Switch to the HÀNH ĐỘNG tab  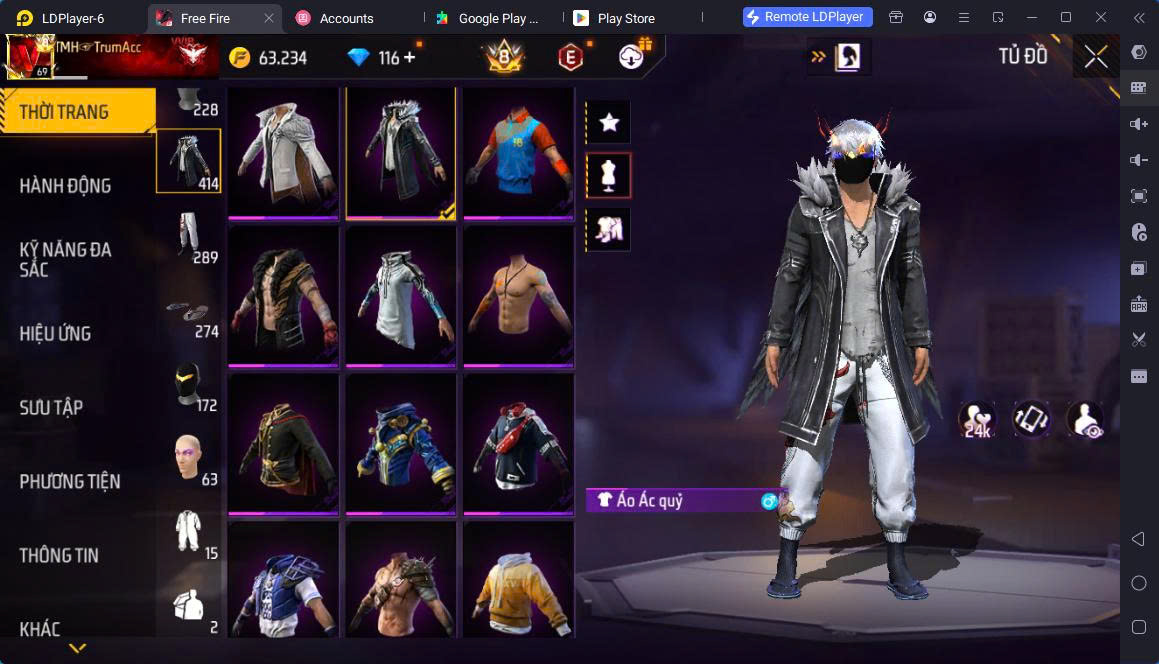point(66,186)
